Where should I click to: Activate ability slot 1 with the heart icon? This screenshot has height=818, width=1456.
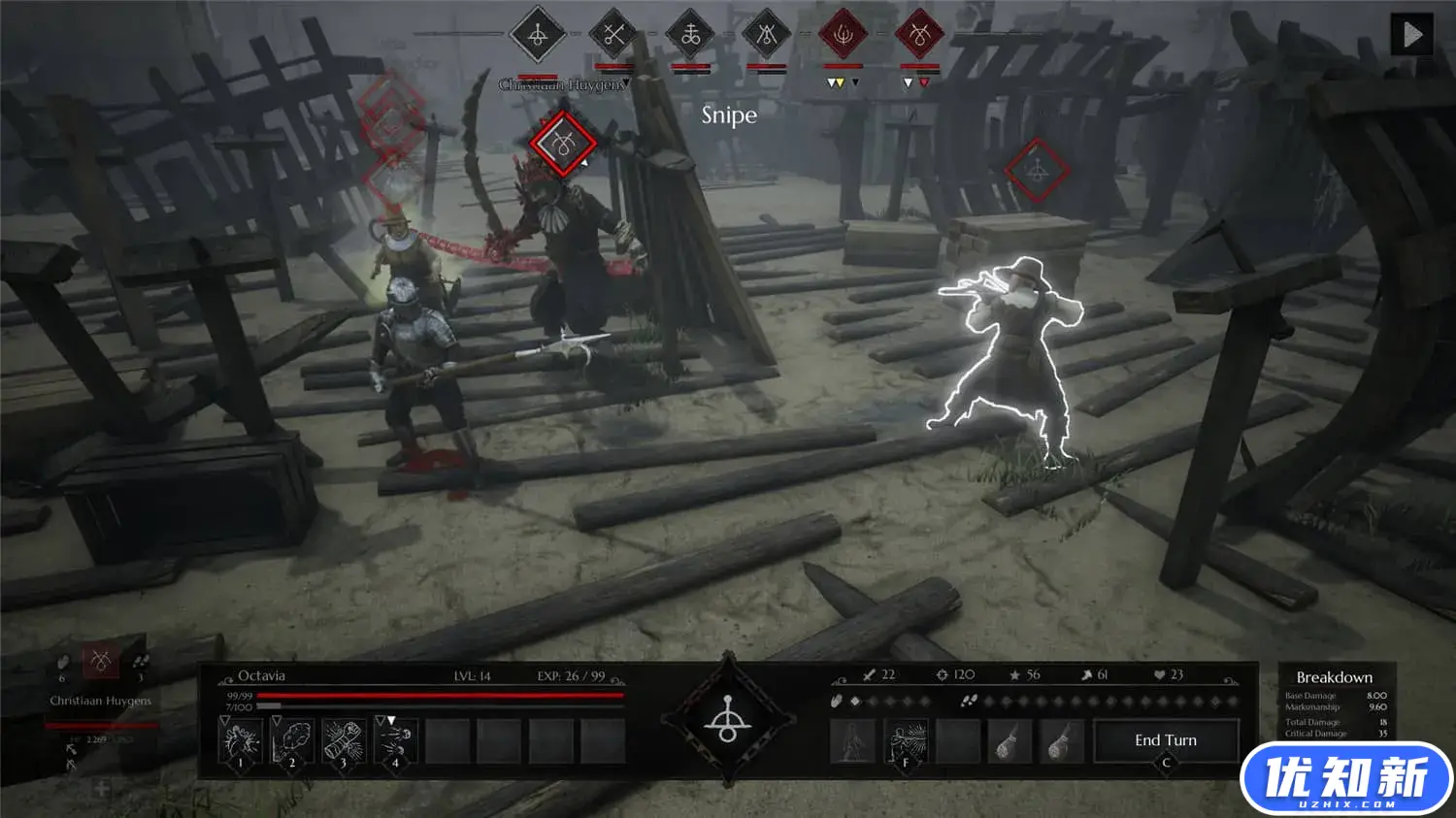point(241,742)
